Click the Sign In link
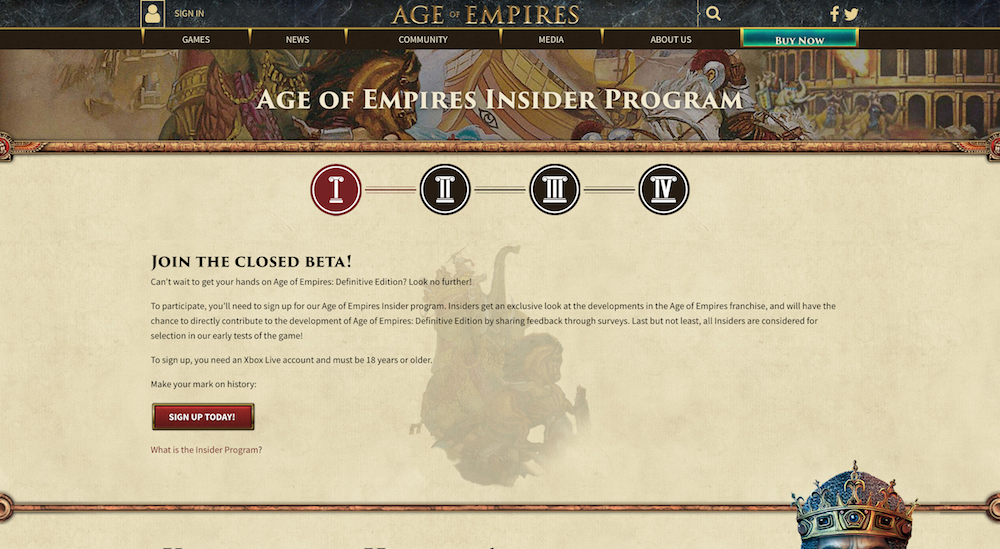1000x549 pixels. (x=189, y=14)
